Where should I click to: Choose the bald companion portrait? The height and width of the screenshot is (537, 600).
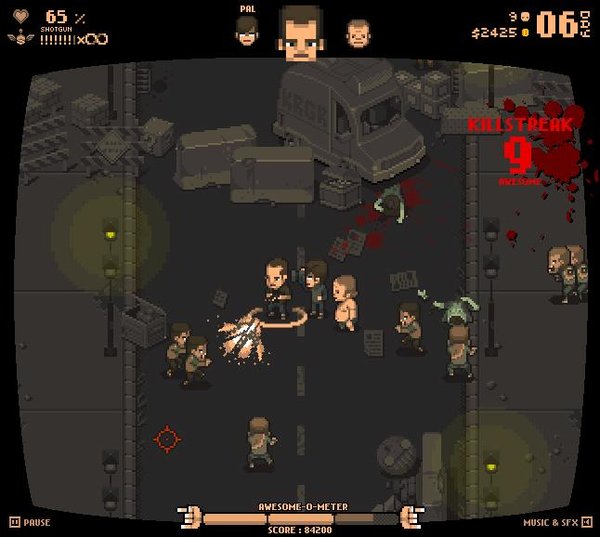point(357,34)
